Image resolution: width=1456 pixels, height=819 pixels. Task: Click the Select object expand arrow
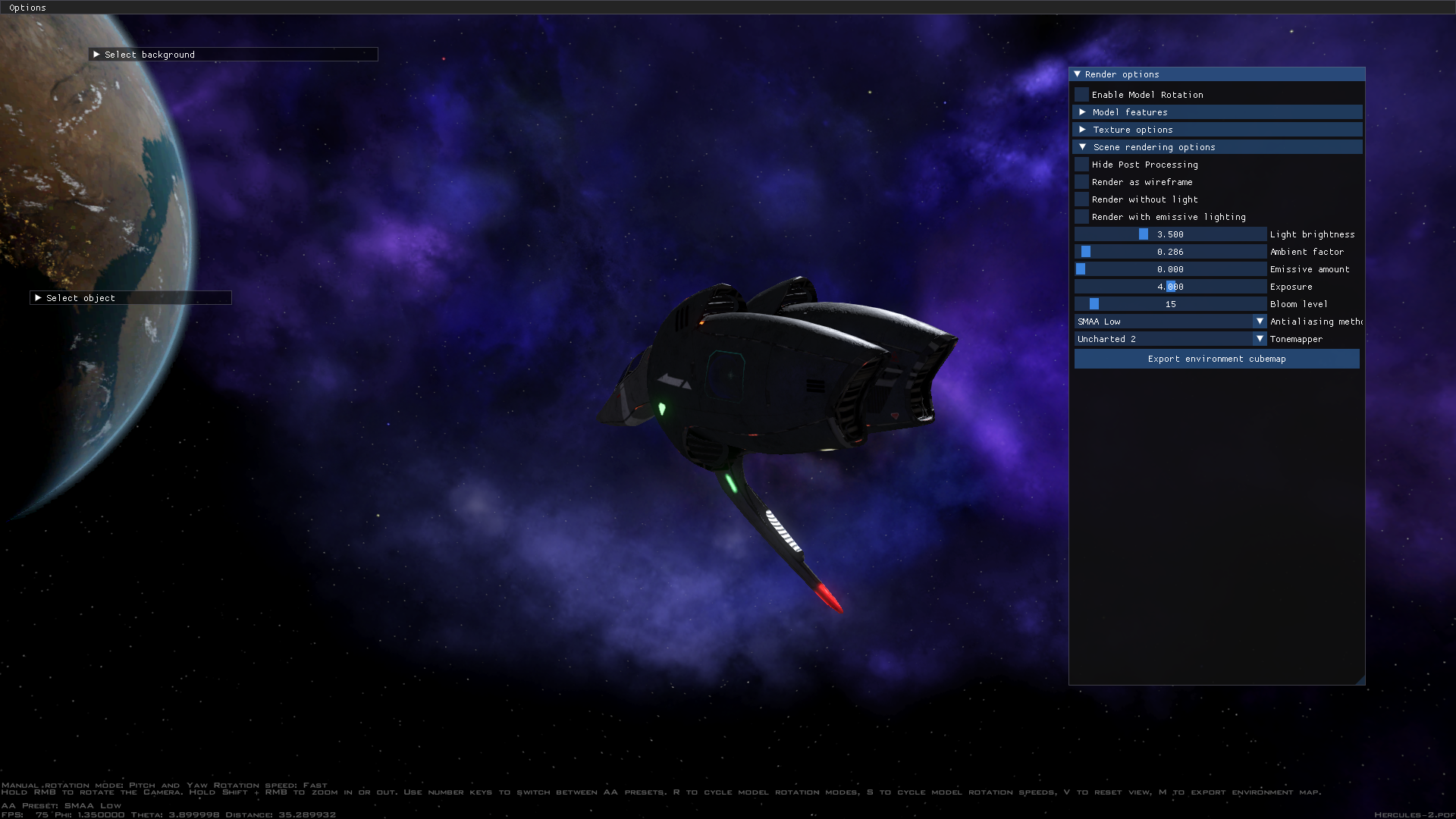click(39, 297)
